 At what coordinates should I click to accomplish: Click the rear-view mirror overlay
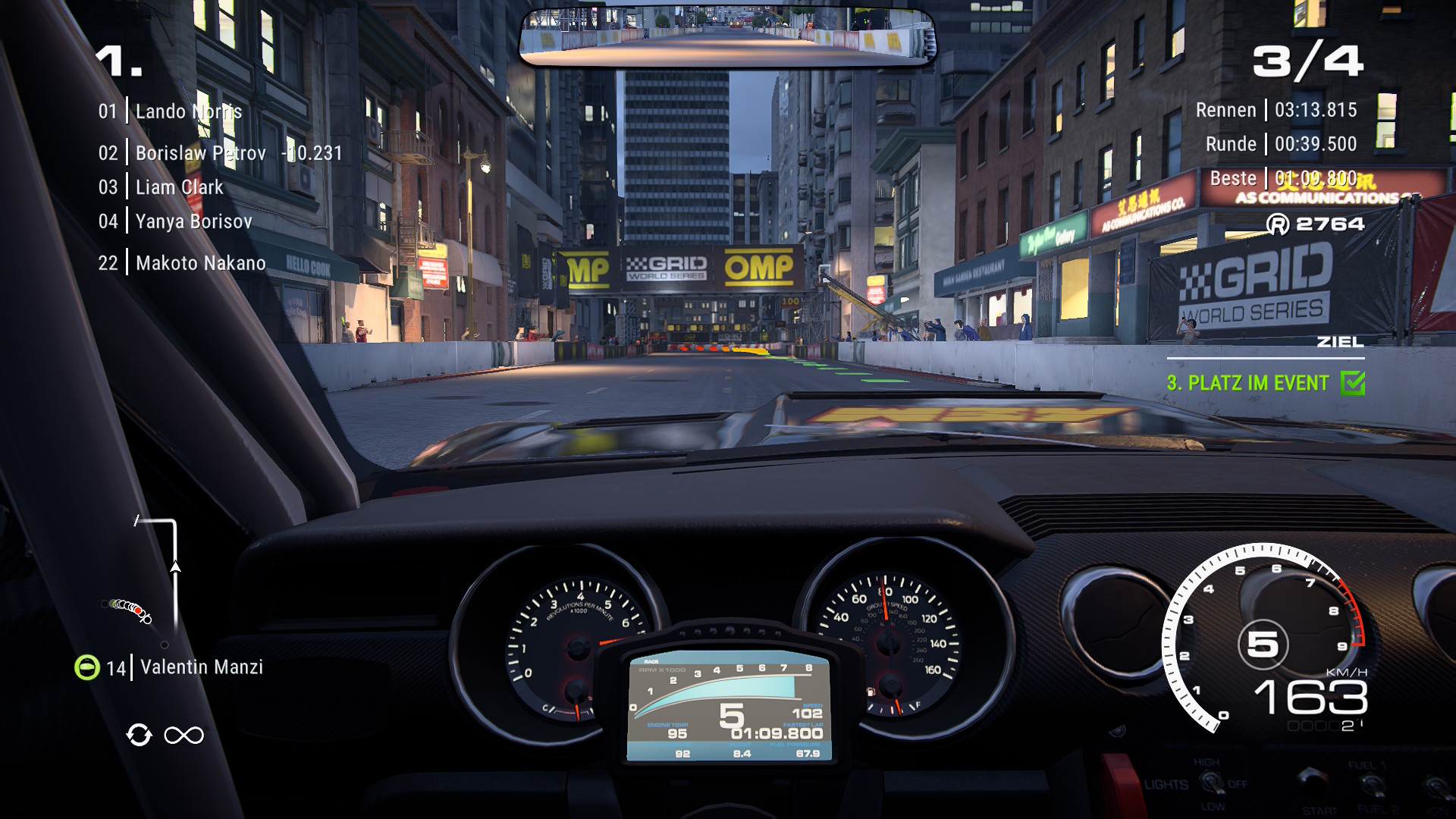click(x=727, y=36)
